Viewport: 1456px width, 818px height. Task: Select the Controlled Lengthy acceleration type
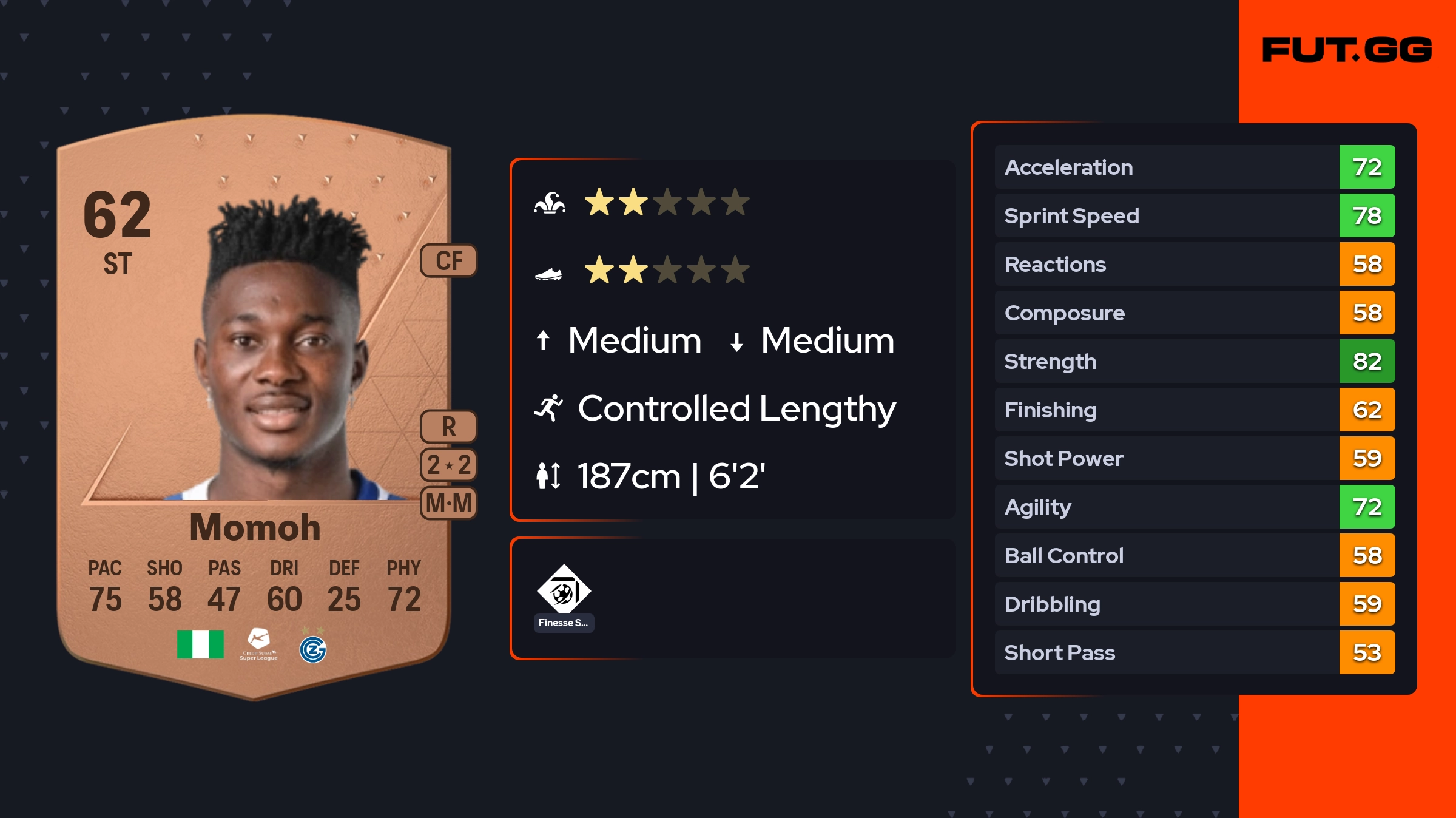click(736, 408)
